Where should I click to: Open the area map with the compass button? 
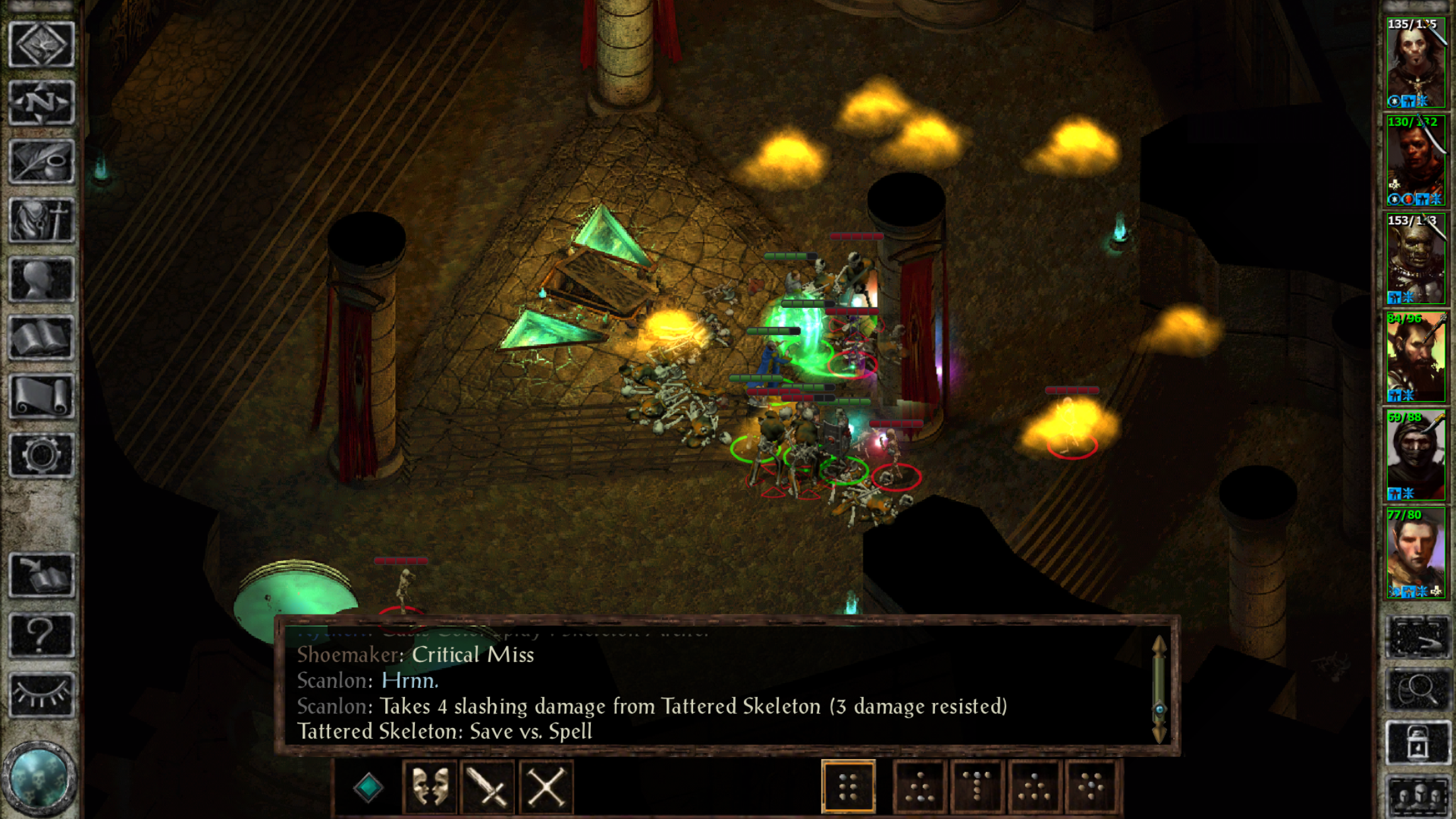[x=41, y=103]
